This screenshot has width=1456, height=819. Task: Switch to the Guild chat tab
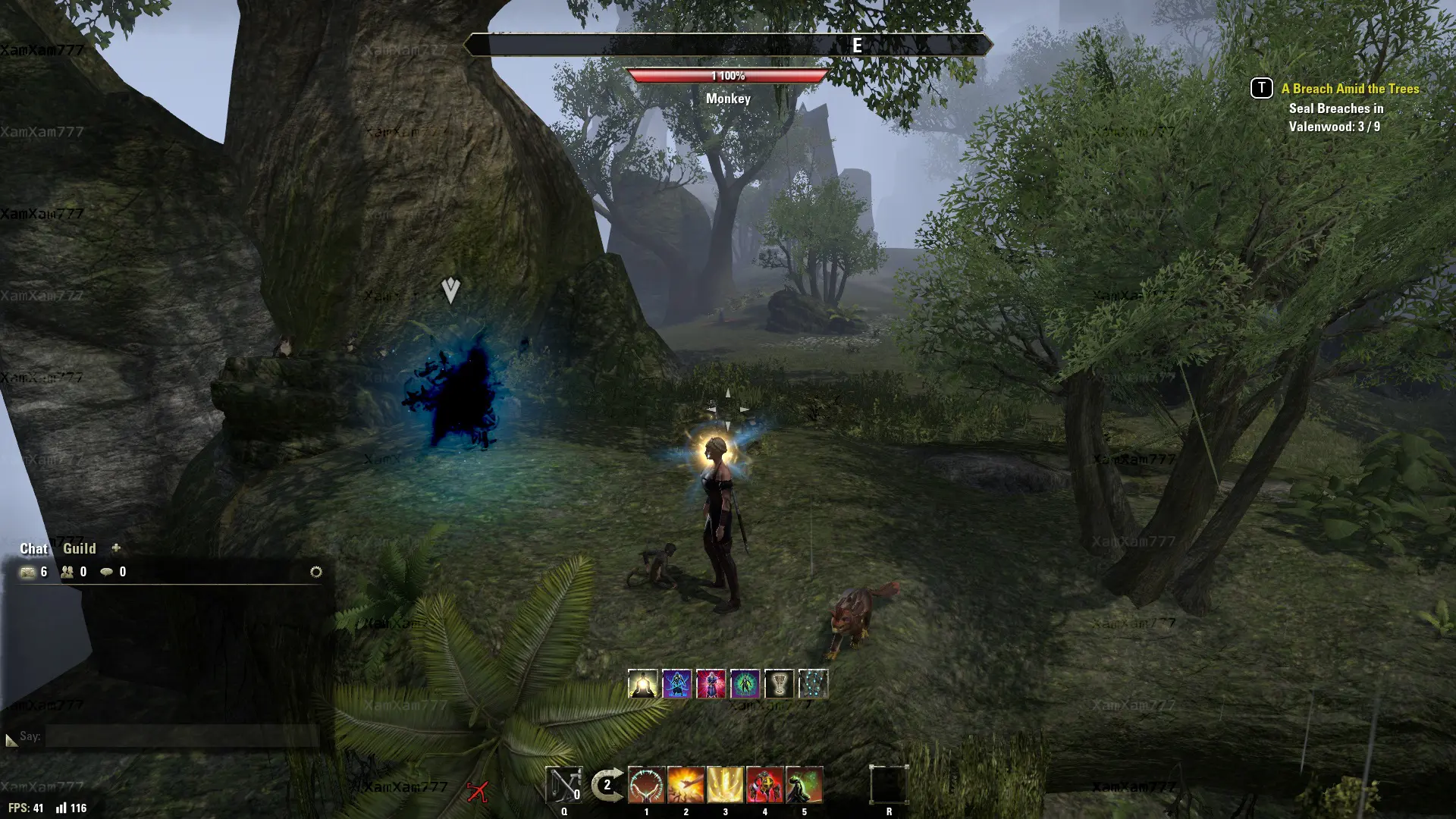79,548
